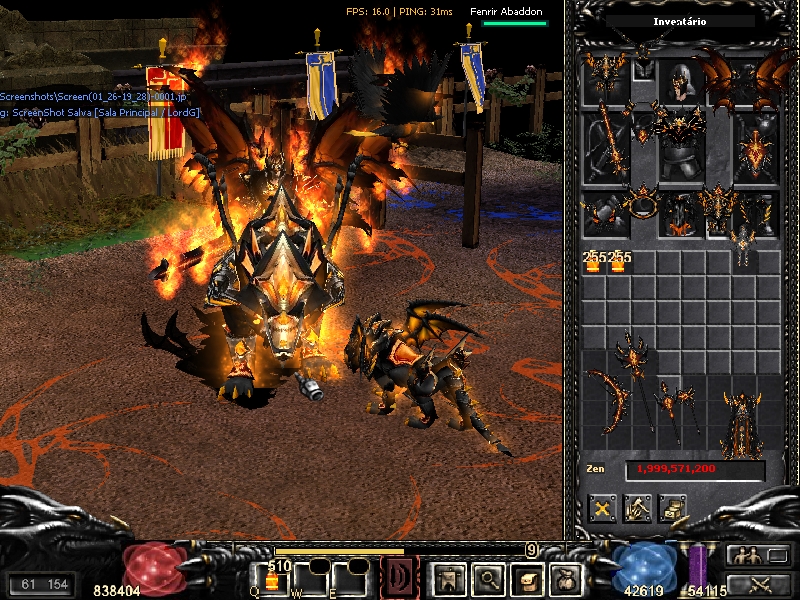Pick the curved bow in the bag

tap(606, 400)
